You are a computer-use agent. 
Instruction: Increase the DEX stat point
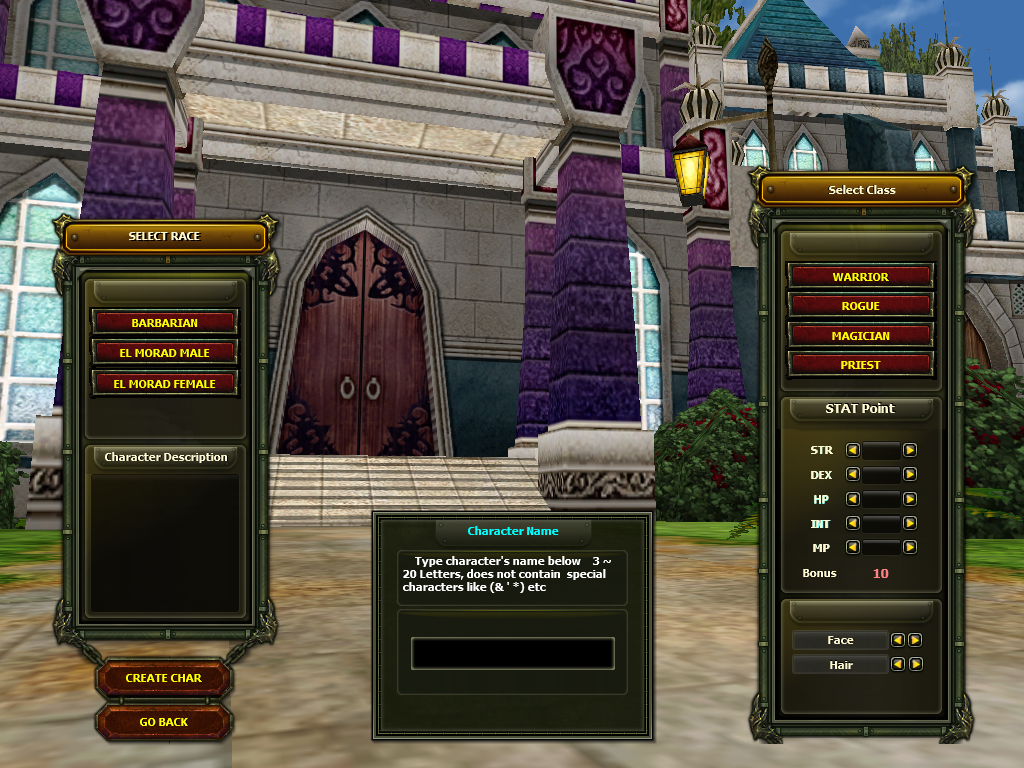(910, 475)
